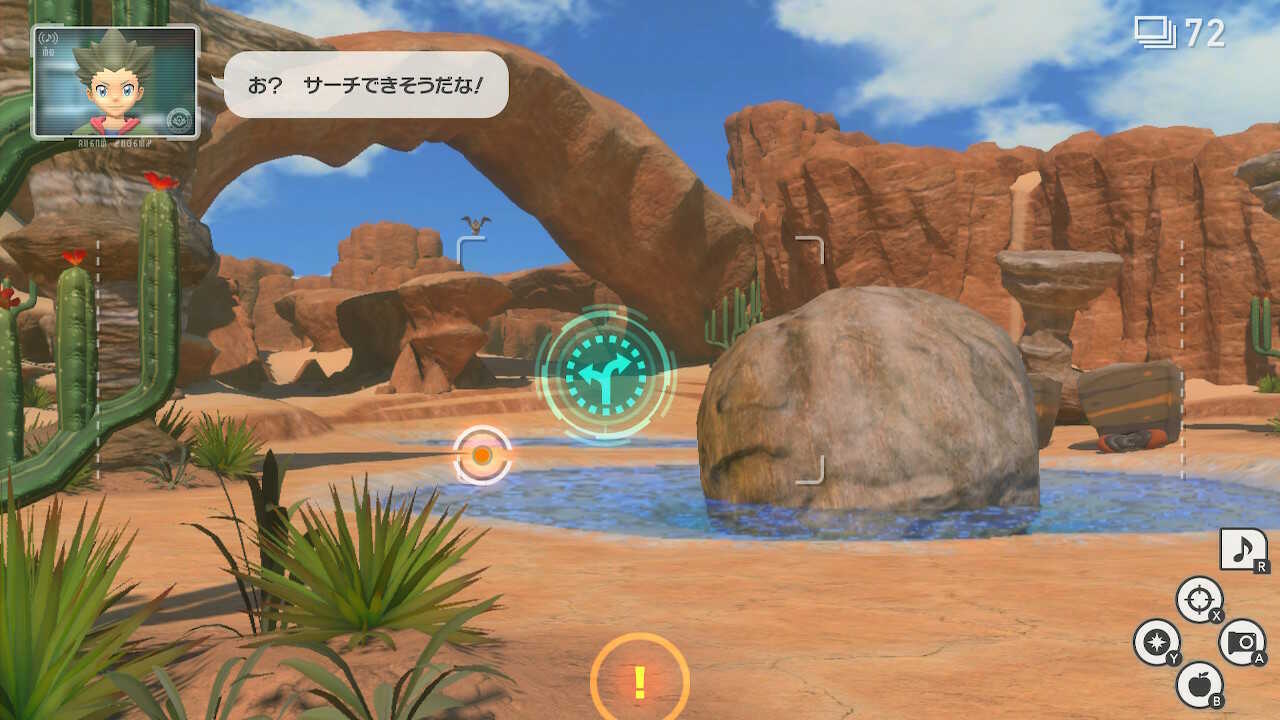Open the melody player music note icon
Viewport: 1280px width, 720px height.
point(1242,547)
